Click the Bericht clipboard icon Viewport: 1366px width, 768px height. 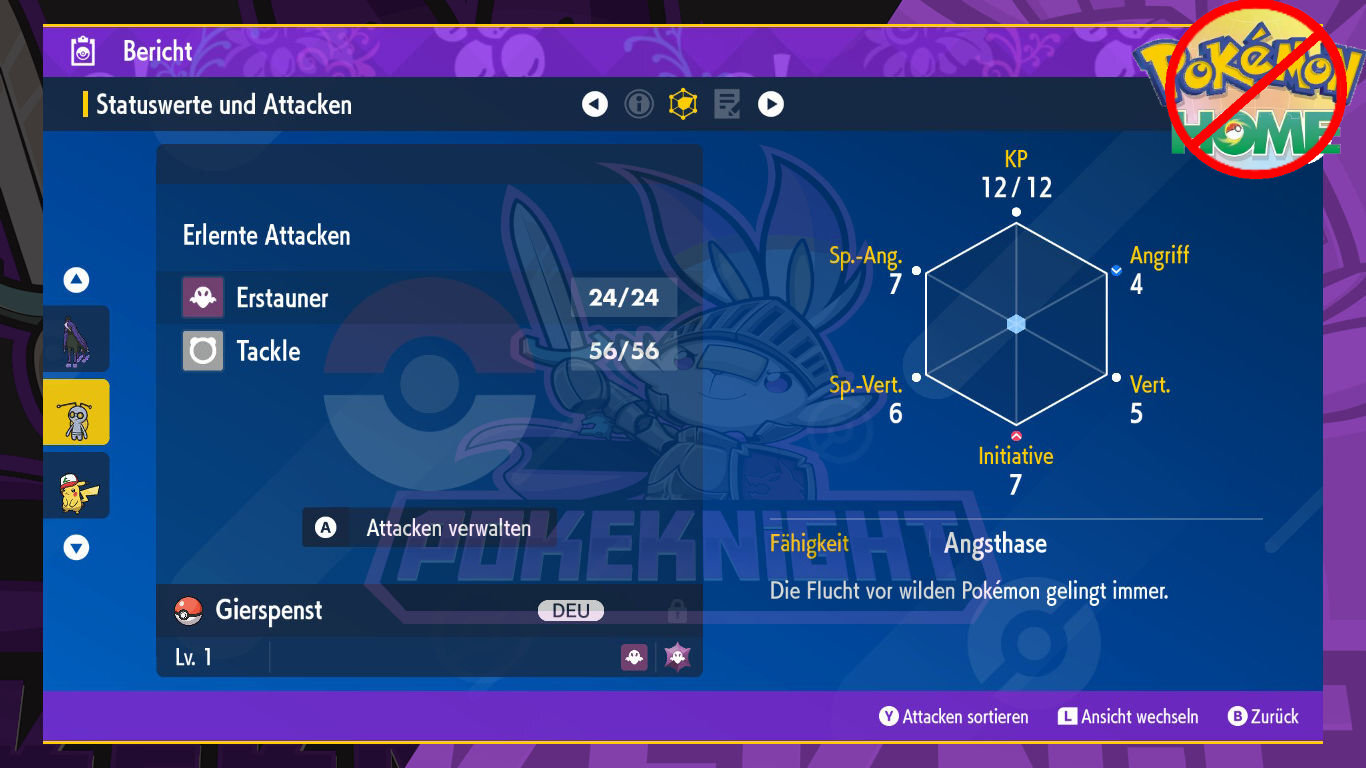pos(84,49)
